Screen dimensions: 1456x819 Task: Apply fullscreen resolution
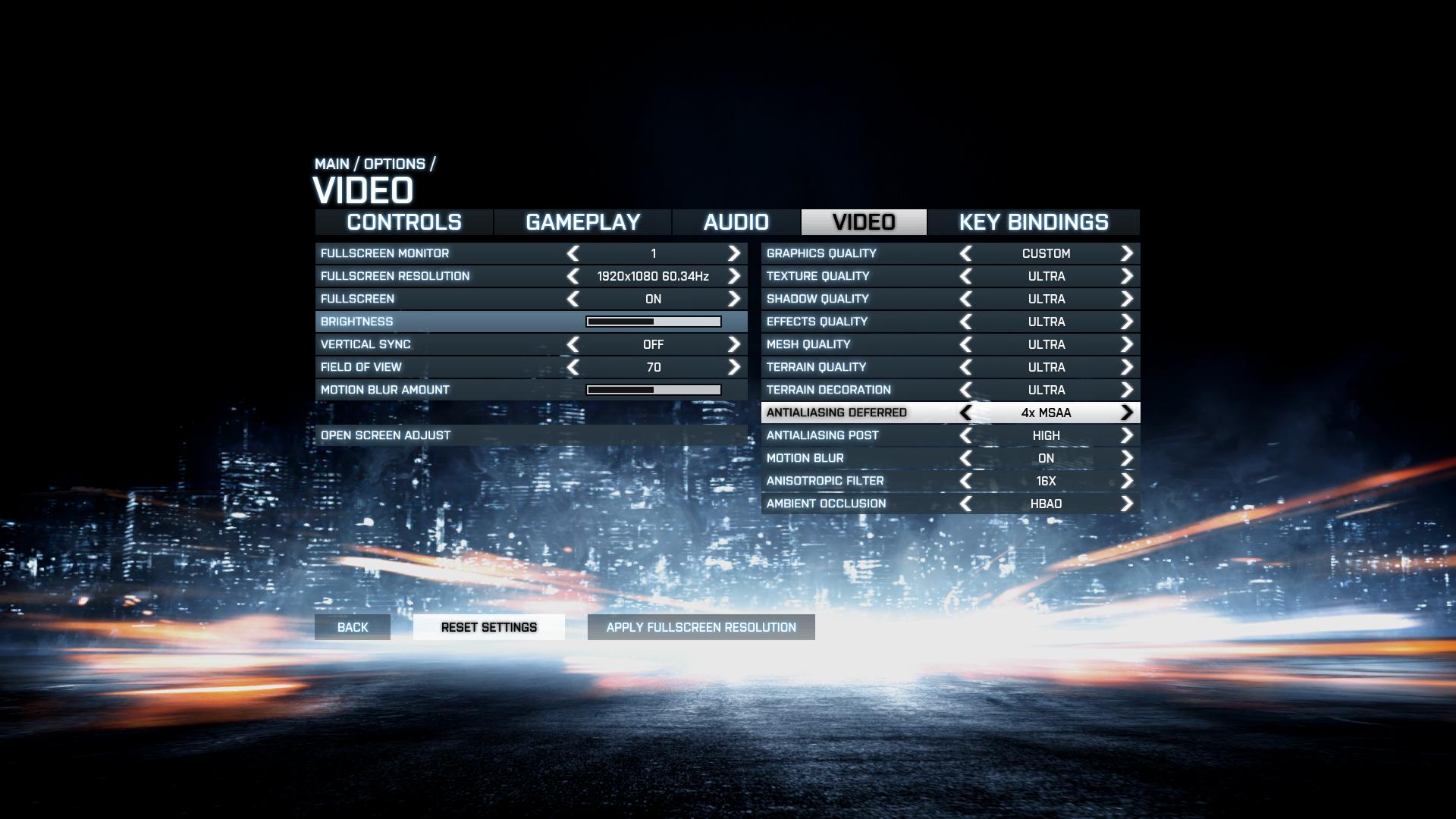coord(701,627)
